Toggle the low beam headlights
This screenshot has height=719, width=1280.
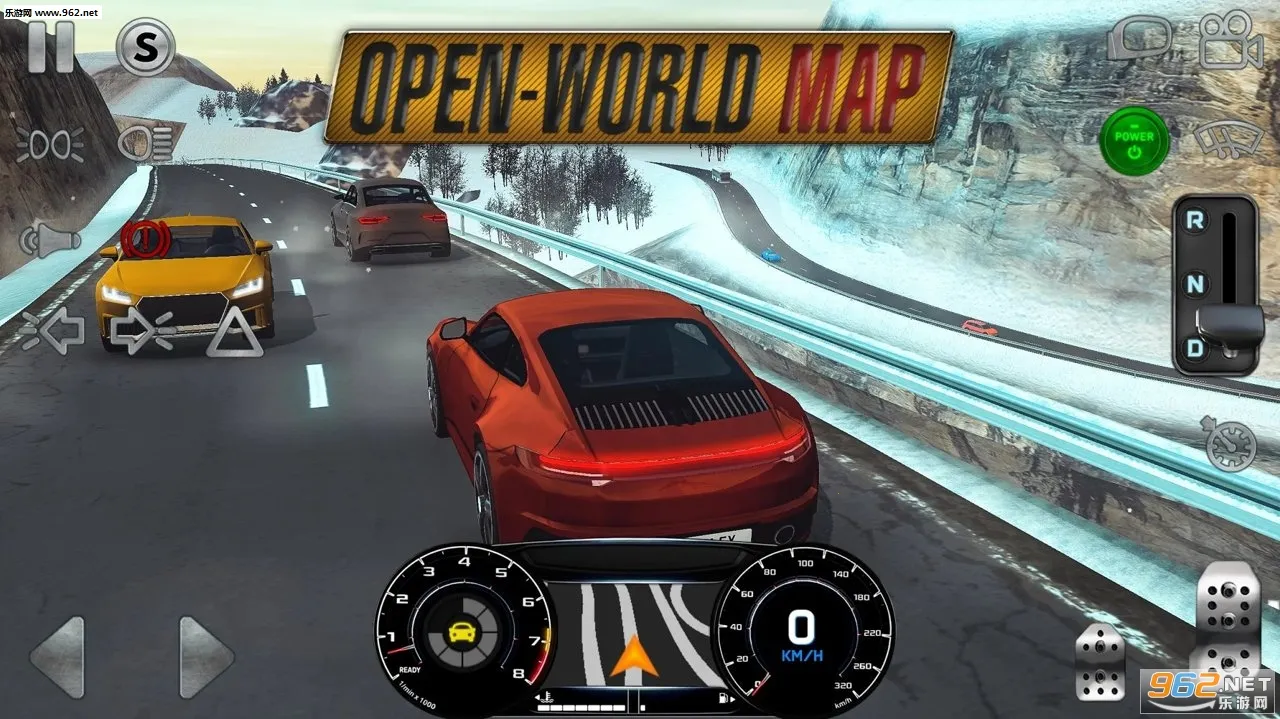pos(49,144)
